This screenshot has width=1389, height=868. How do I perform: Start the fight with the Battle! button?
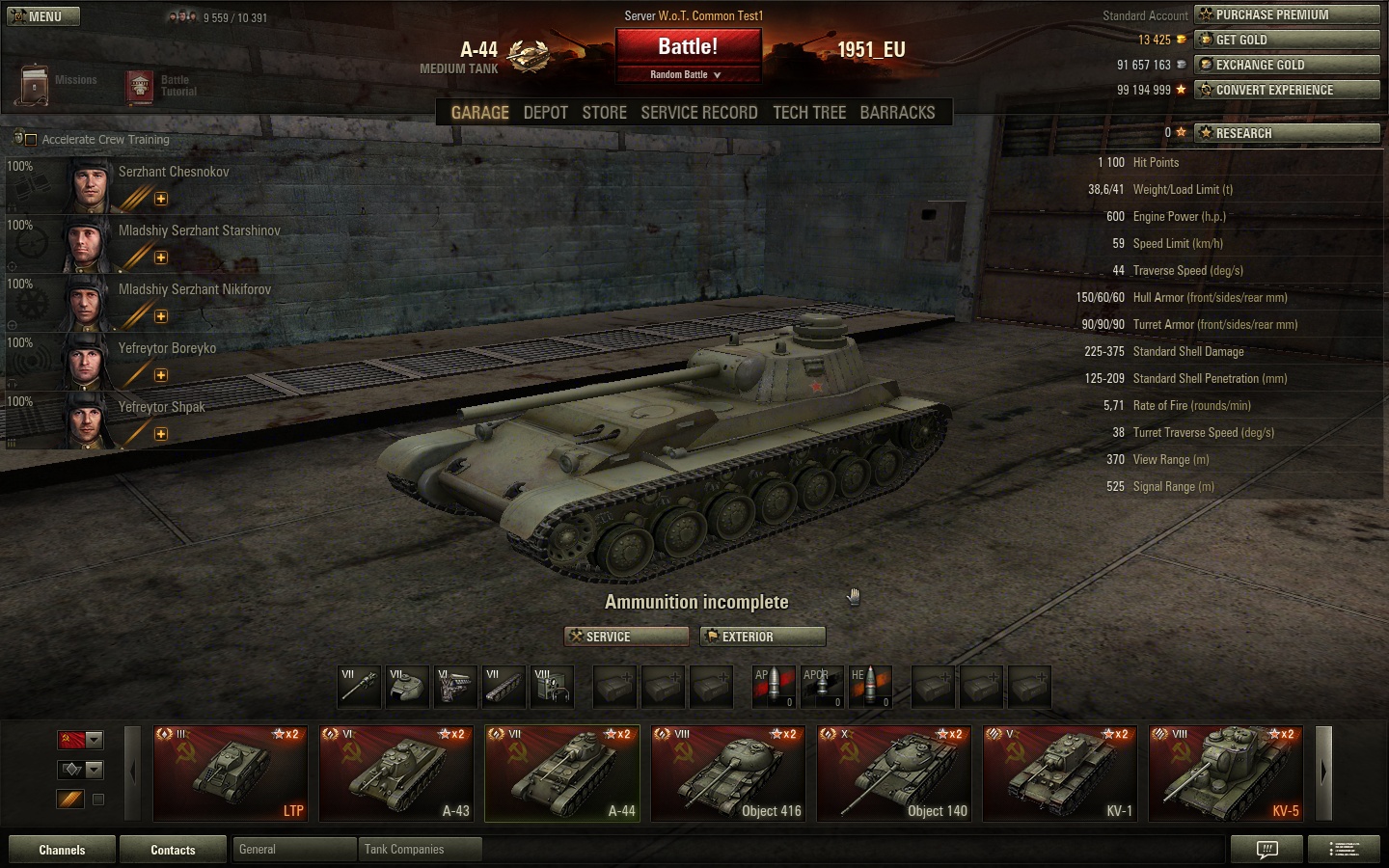pos(688,47)
